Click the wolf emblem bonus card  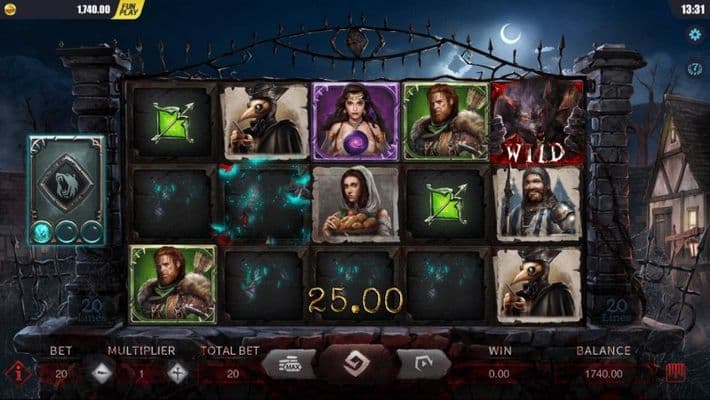(66, 182)
